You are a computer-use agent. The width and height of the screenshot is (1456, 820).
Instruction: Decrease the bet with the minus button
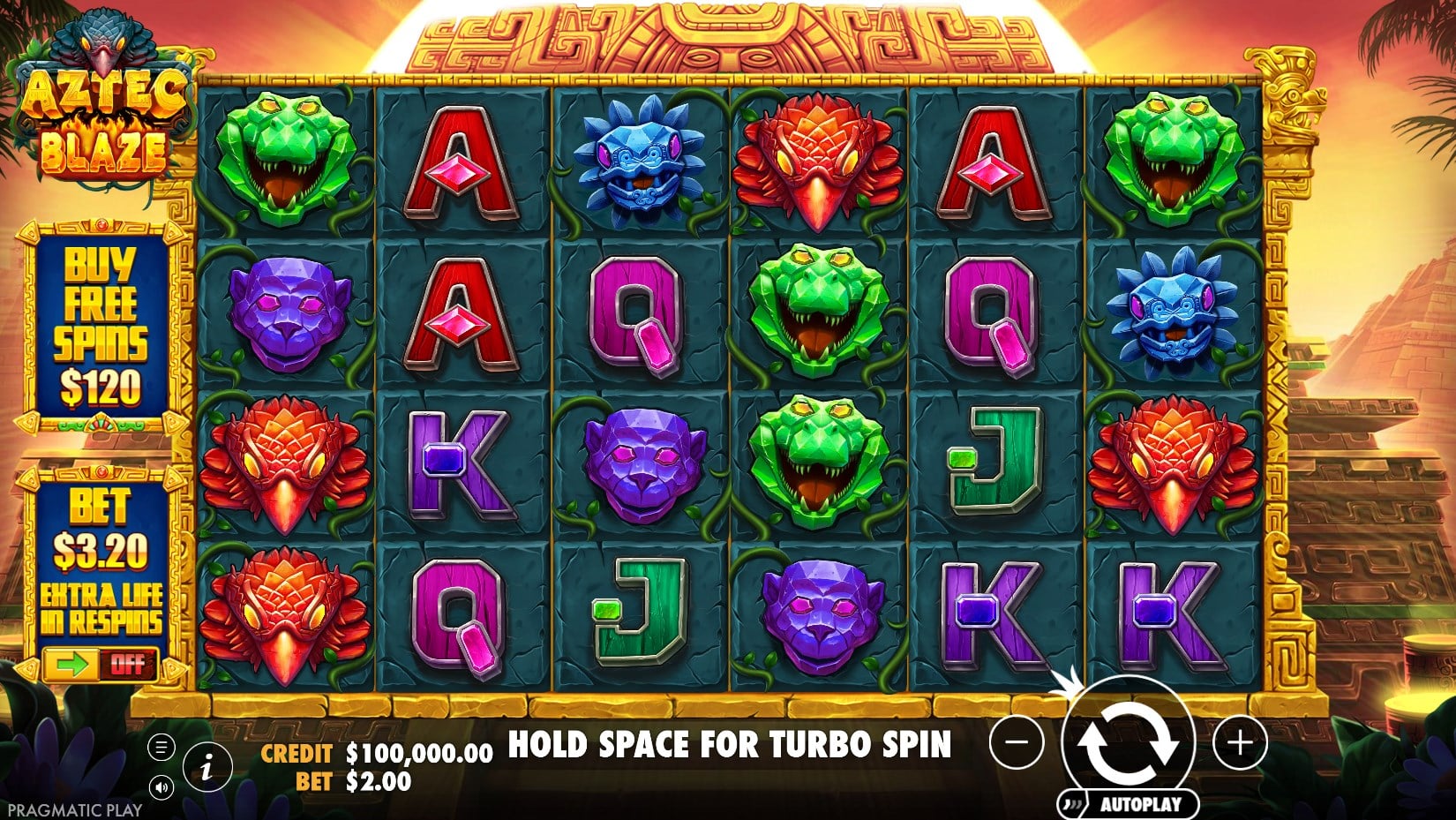pos(1017,742)
